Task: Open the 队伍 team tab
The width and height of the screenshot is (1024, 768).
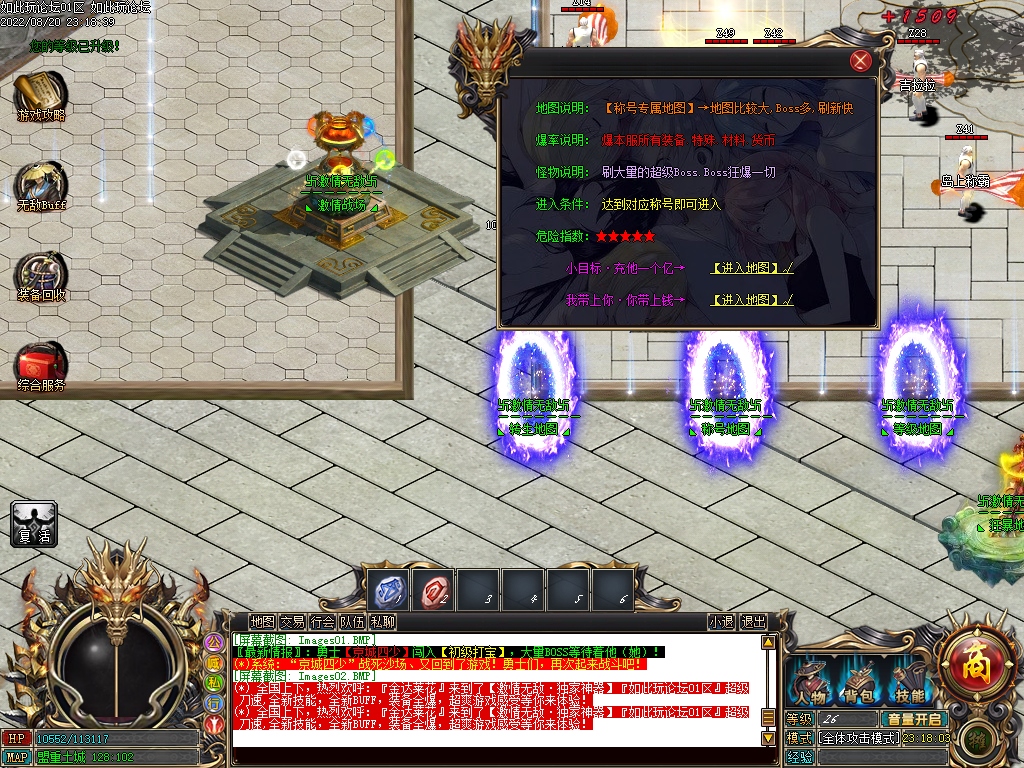Action: tap(352, 622)
